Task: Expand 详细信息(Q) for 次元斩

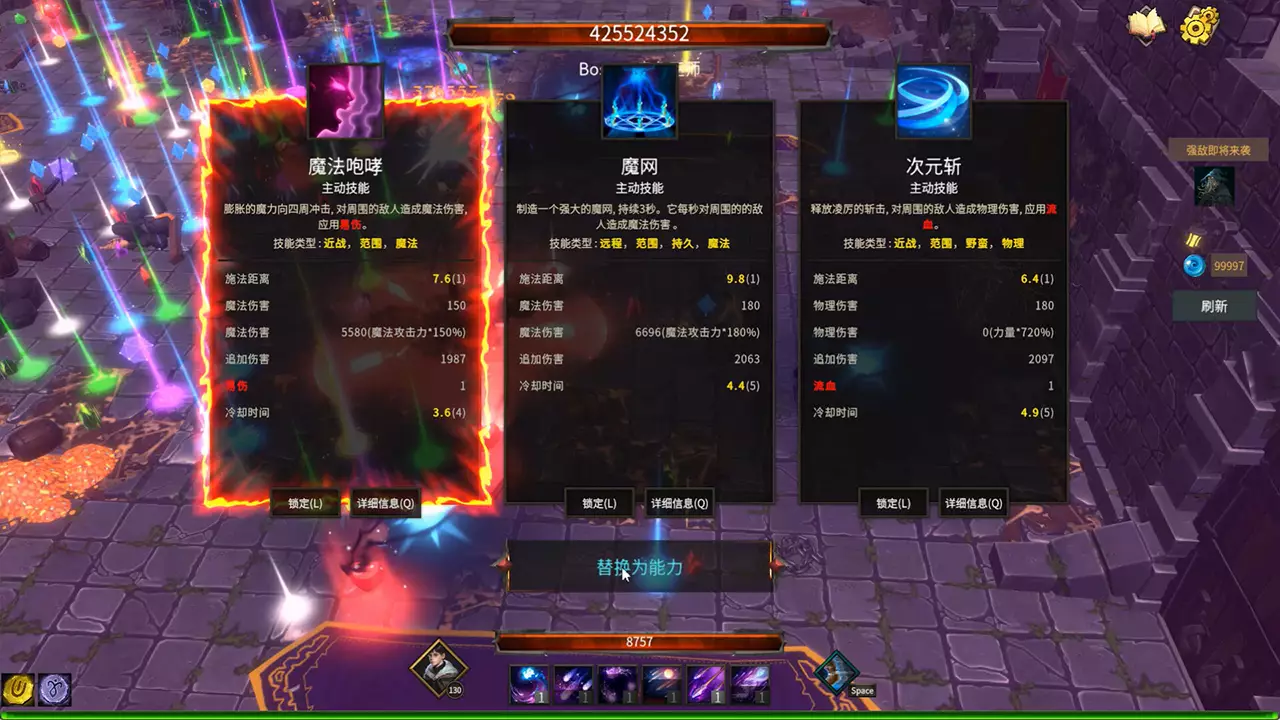Action: (x=975, y=503)
